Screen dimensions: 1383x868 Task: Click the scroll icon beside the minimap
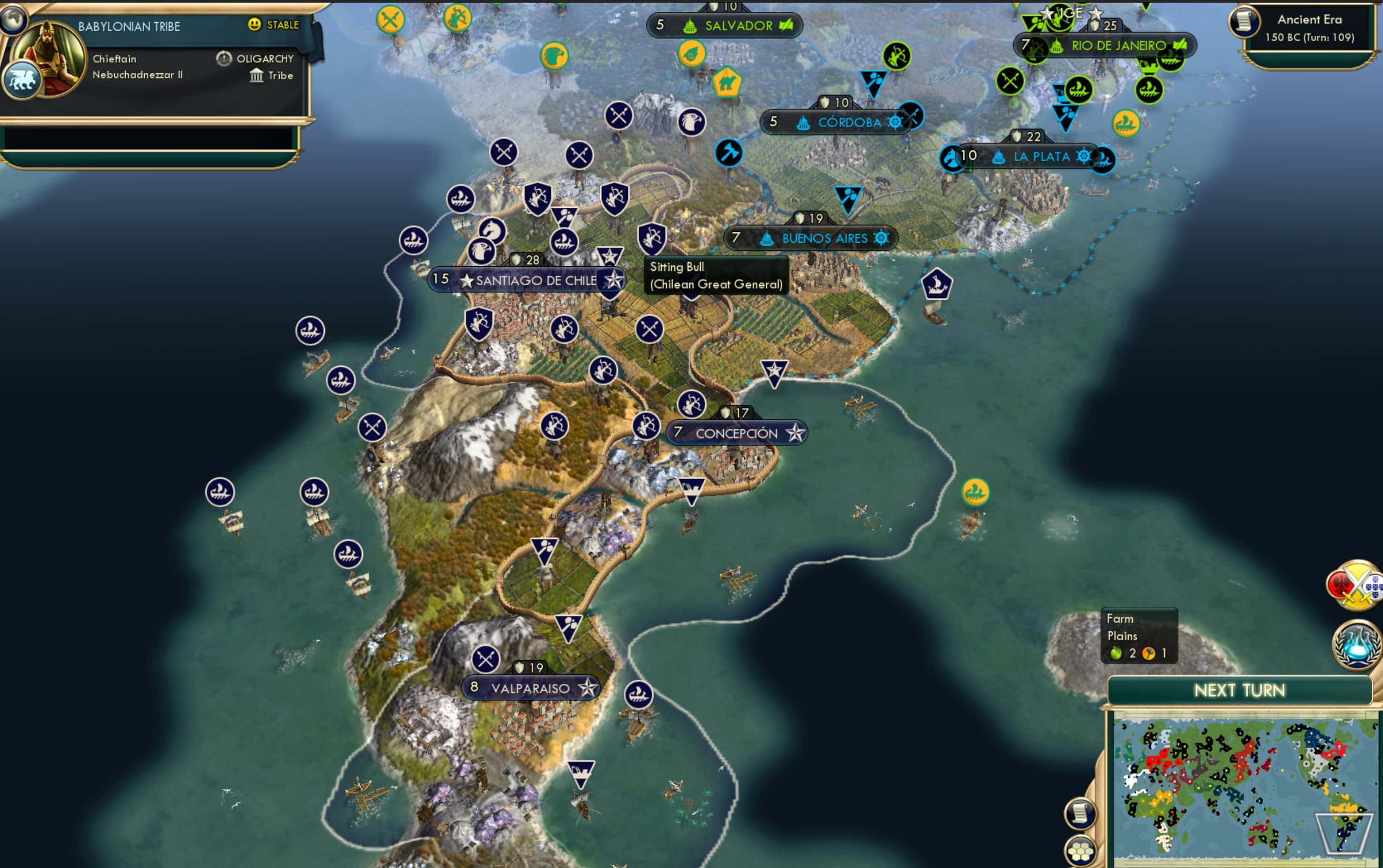[1080, 814]
